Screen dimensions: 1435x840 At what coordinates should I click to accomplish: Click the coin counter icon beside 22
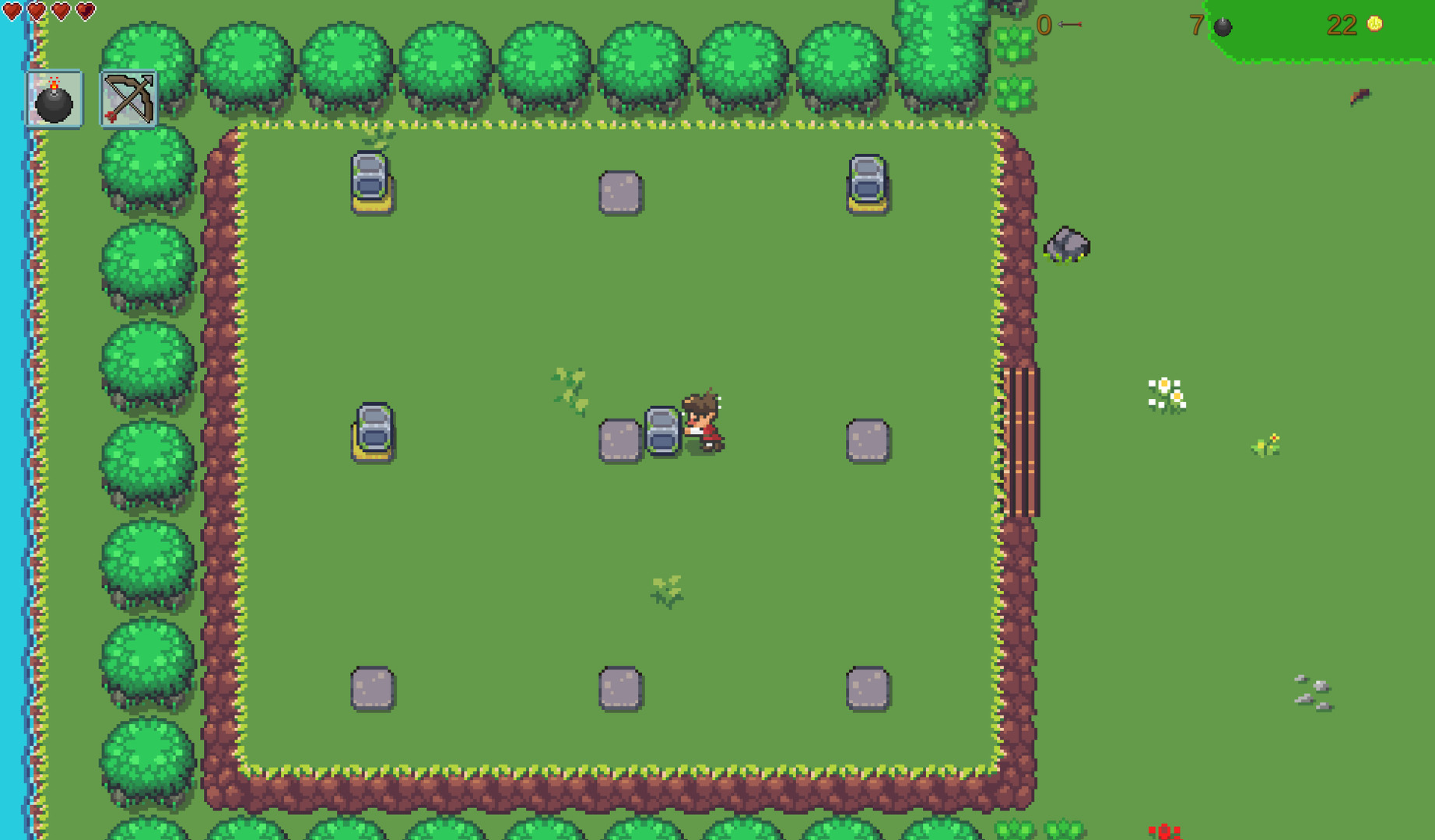point(1372,24)
